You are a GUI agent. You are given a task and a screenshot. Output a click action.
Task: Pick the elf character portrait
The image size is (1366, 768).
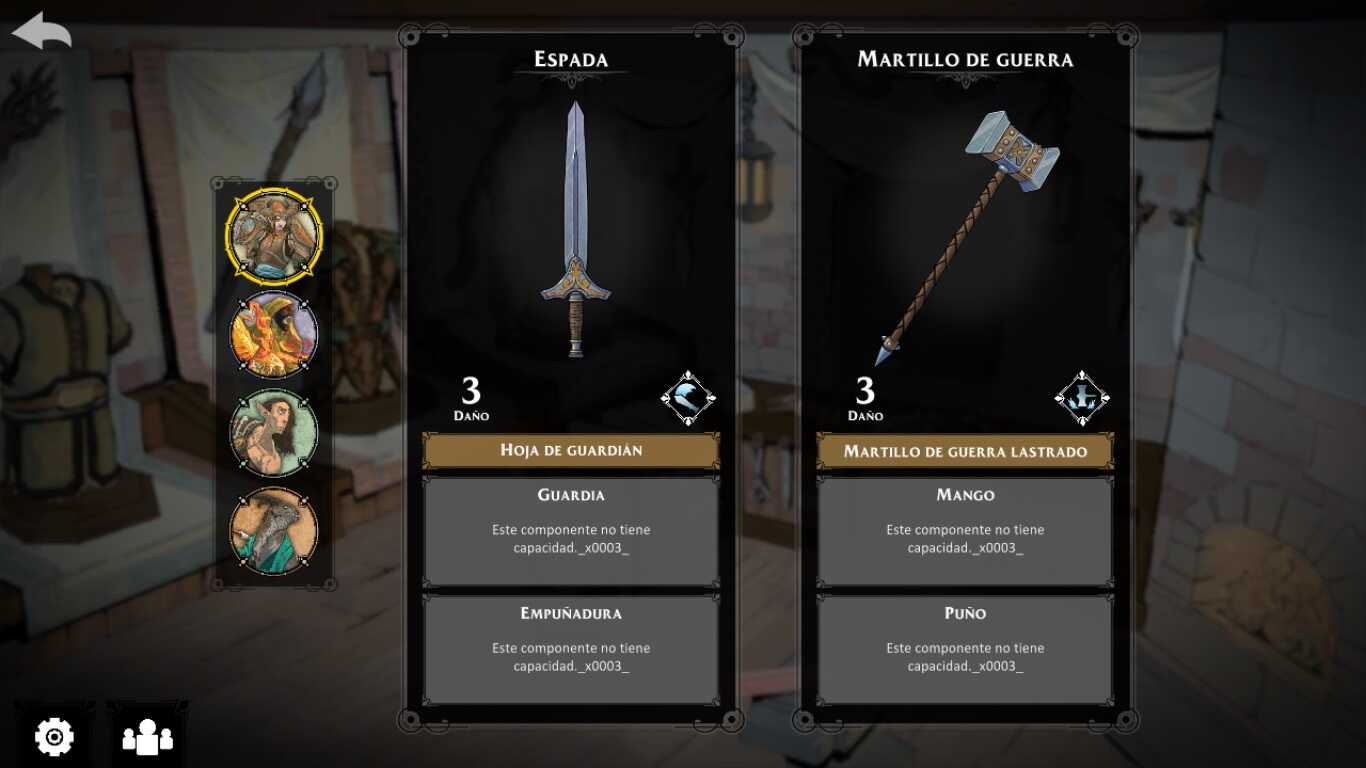tap(273, 433)
